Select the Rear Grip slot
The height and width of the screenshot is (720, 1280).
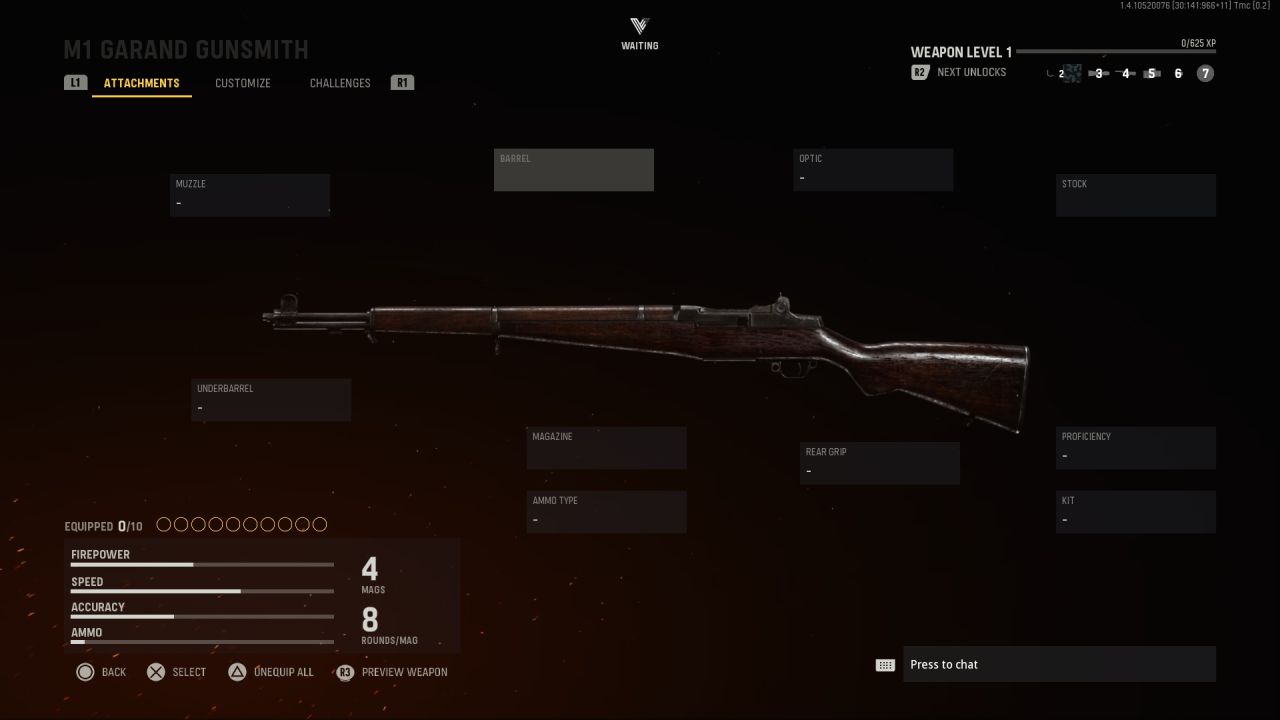(880, 463)
